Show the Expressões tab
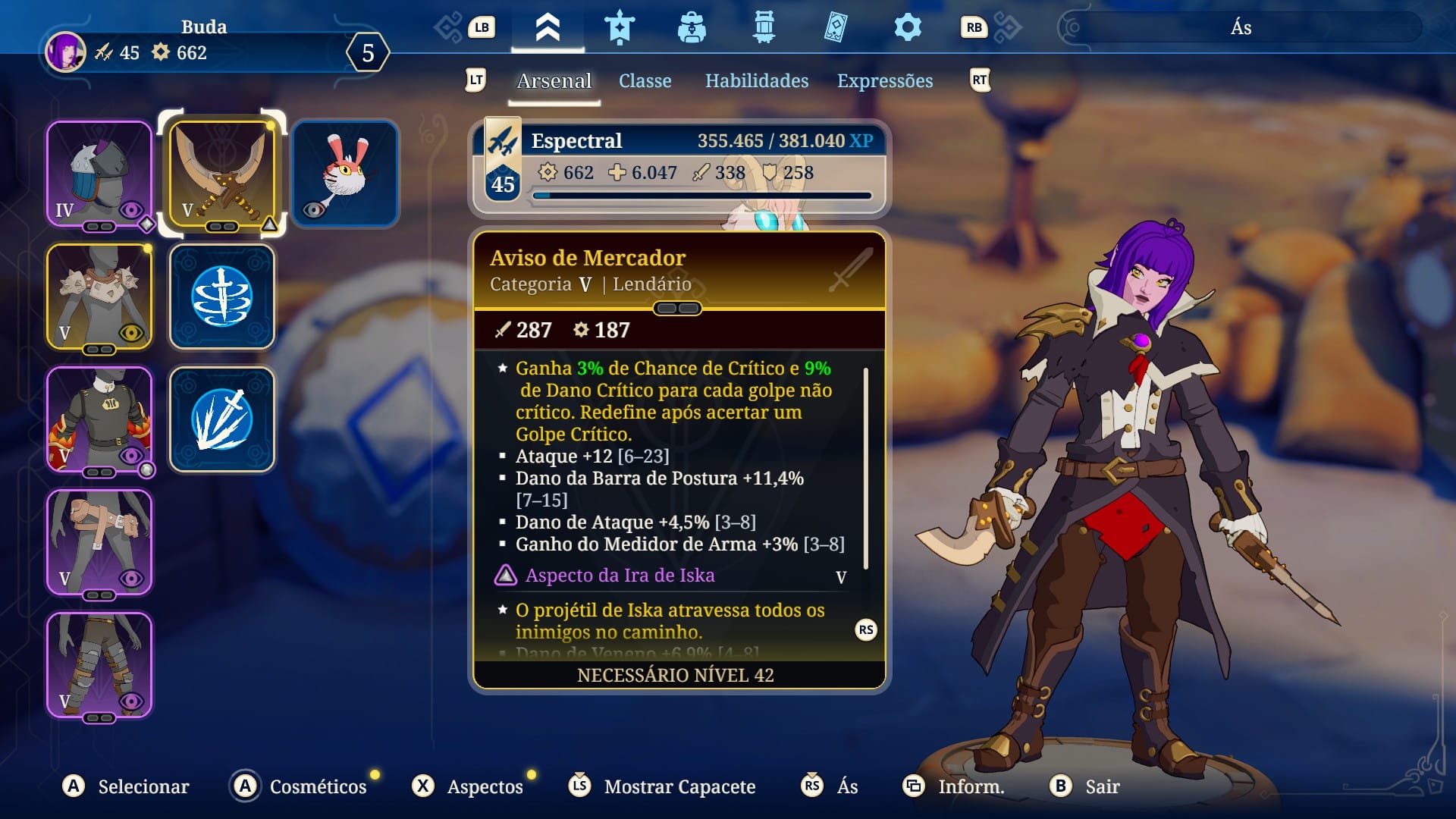 884,81
